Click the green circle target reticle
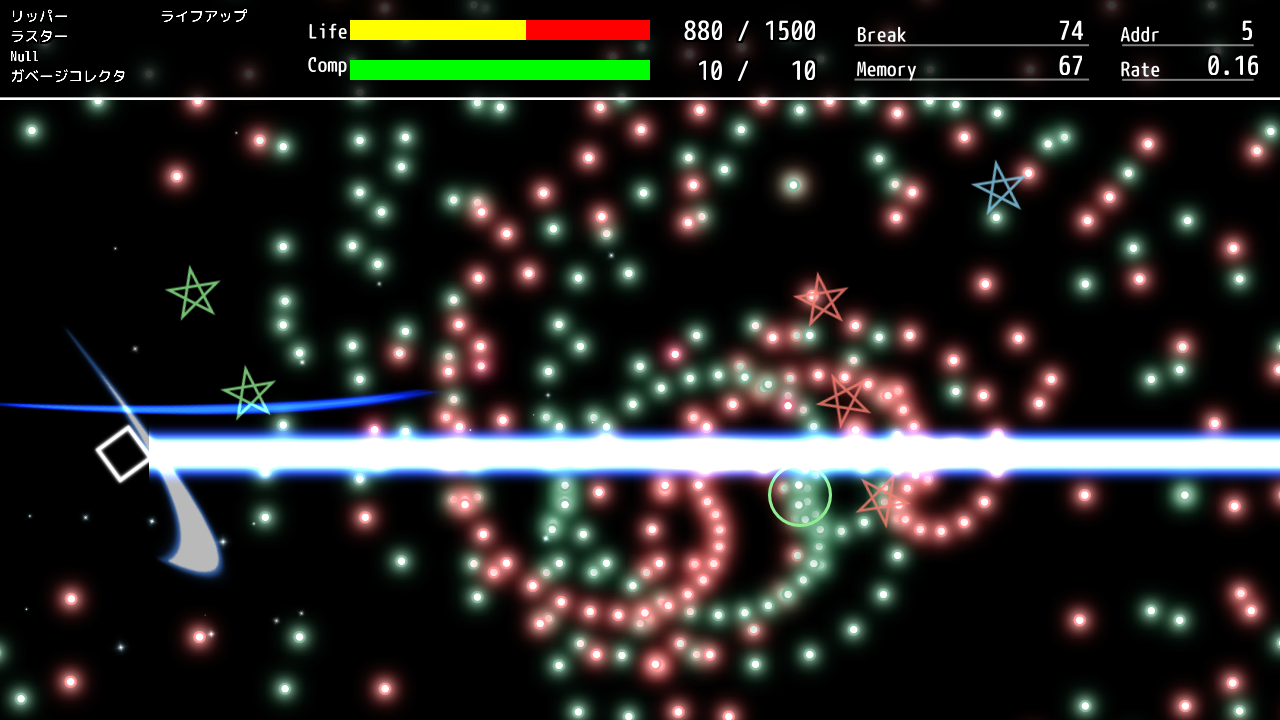This screenshot has width=1280, height=720. click(798, 493)
